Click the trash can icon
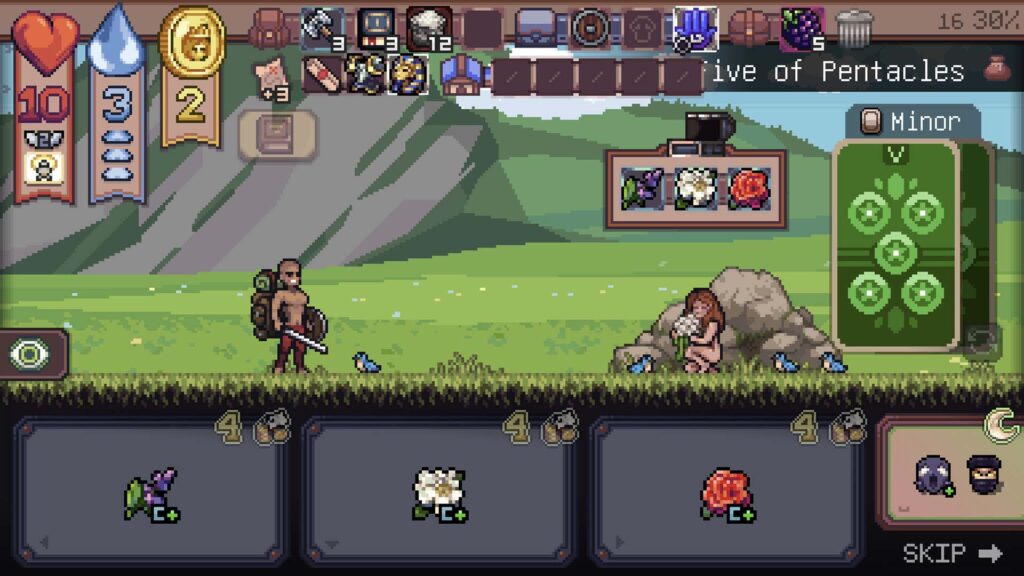The image size is (1024, 576). [854, 29]
